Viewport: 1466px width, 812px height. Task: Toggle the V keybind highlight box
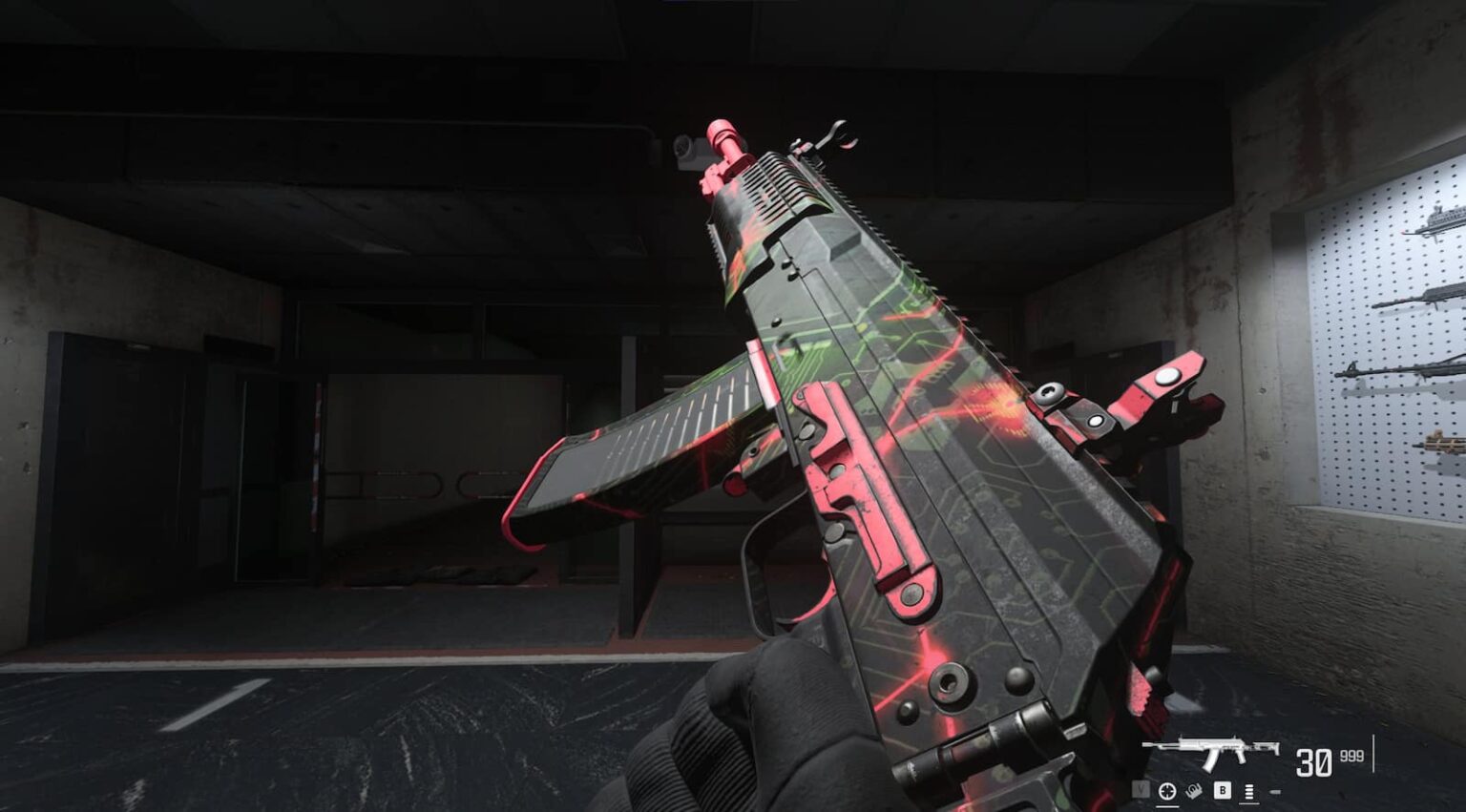[1141, 789]
